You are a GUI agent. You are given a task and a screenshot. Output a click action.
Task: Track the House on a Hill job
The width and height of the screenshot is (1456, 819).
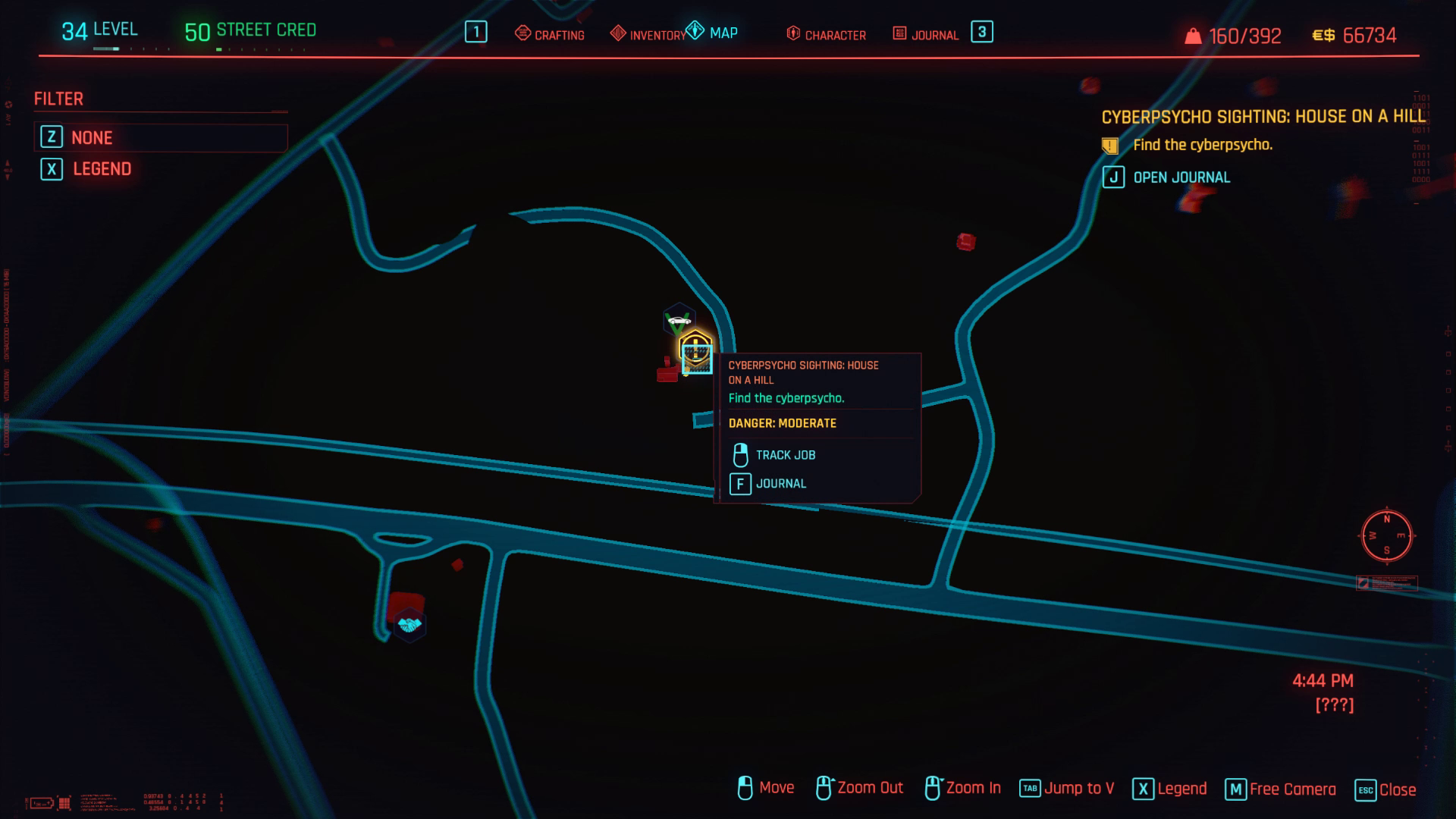785,454
